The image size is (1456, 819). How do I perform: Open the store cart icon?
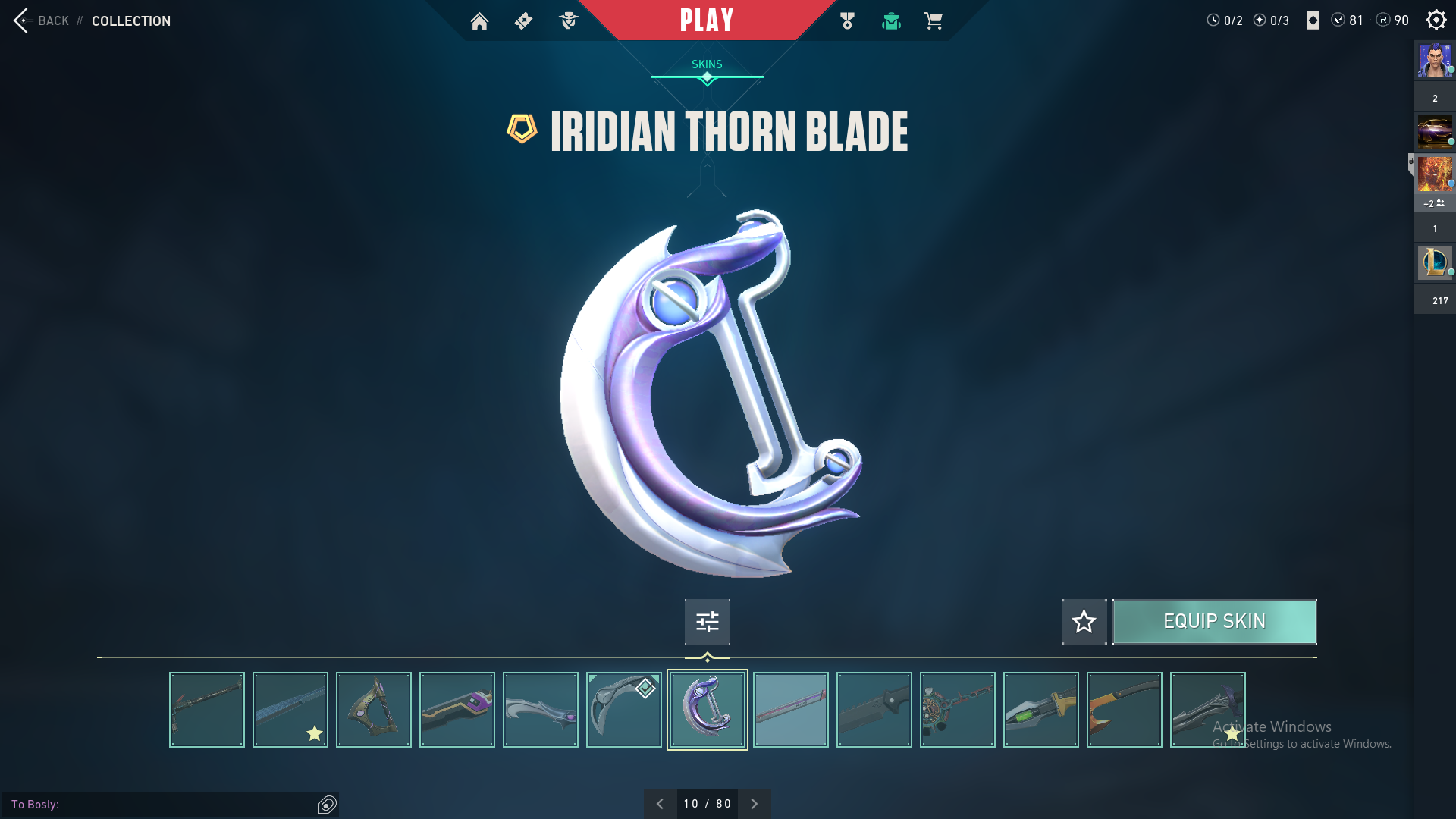(x=933, y=21)
